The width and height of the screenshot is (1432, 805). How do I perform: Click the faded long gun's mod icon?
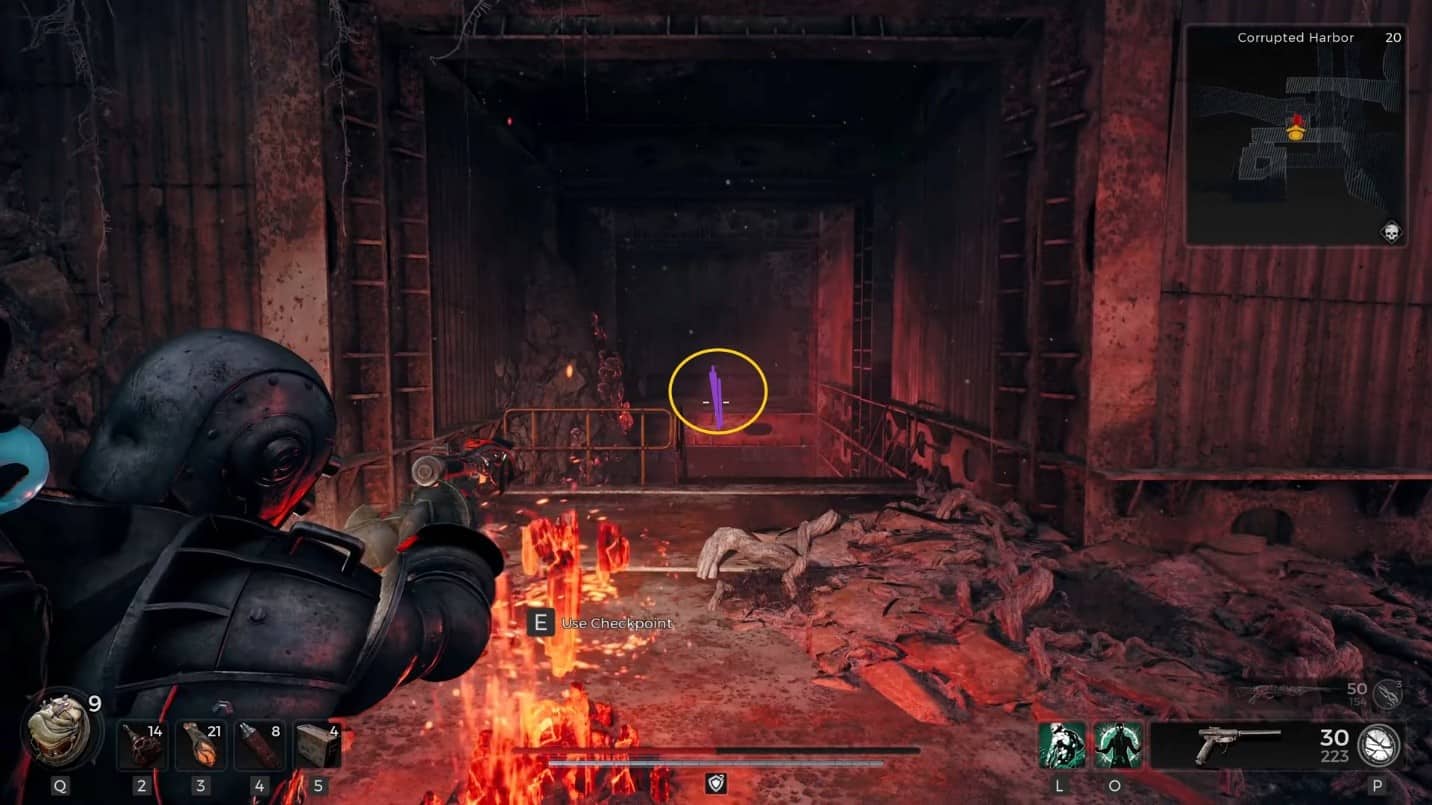coord(1387,694)
